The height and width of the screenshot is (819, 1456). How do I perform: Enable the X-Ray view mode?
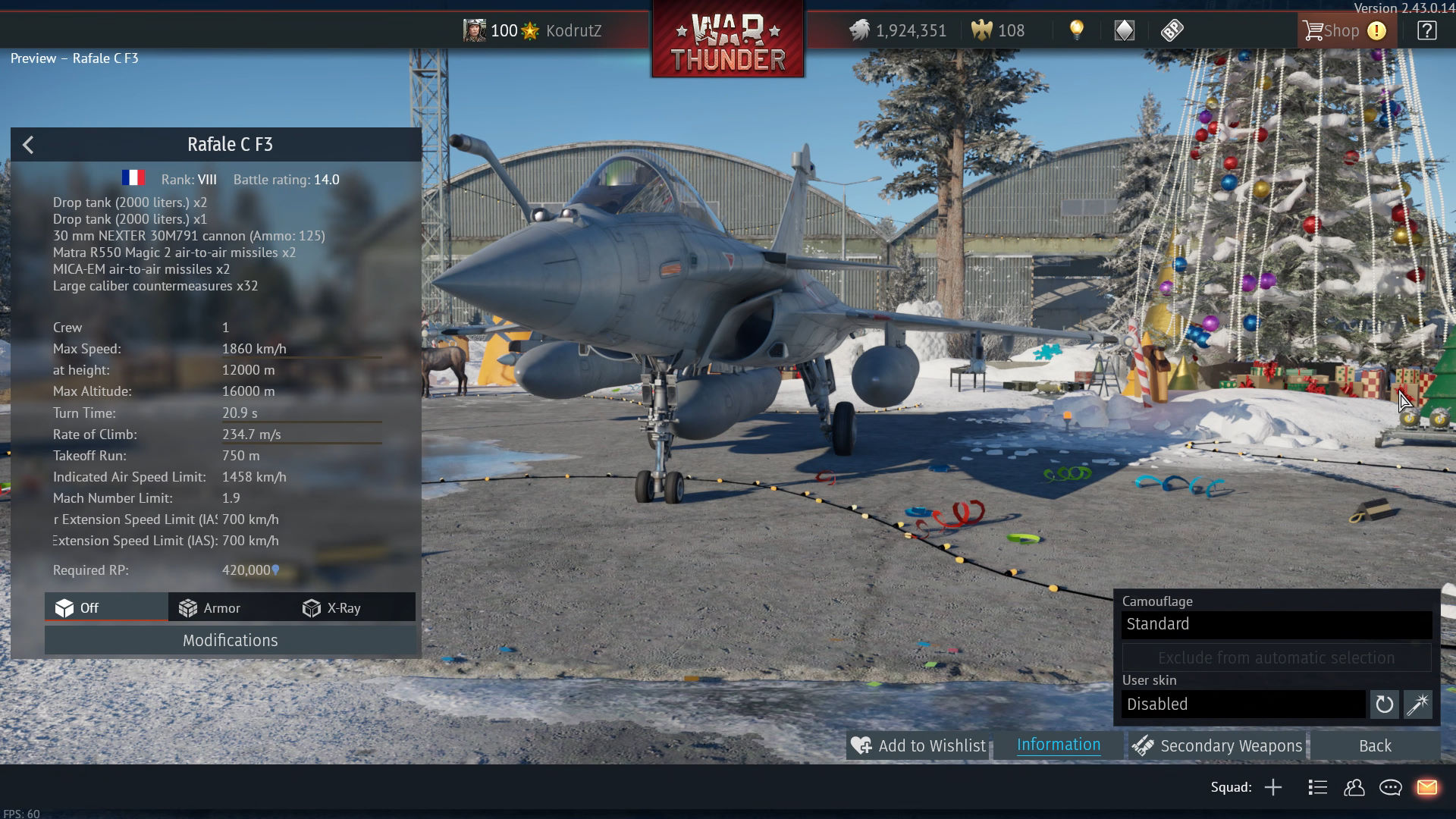332,608
